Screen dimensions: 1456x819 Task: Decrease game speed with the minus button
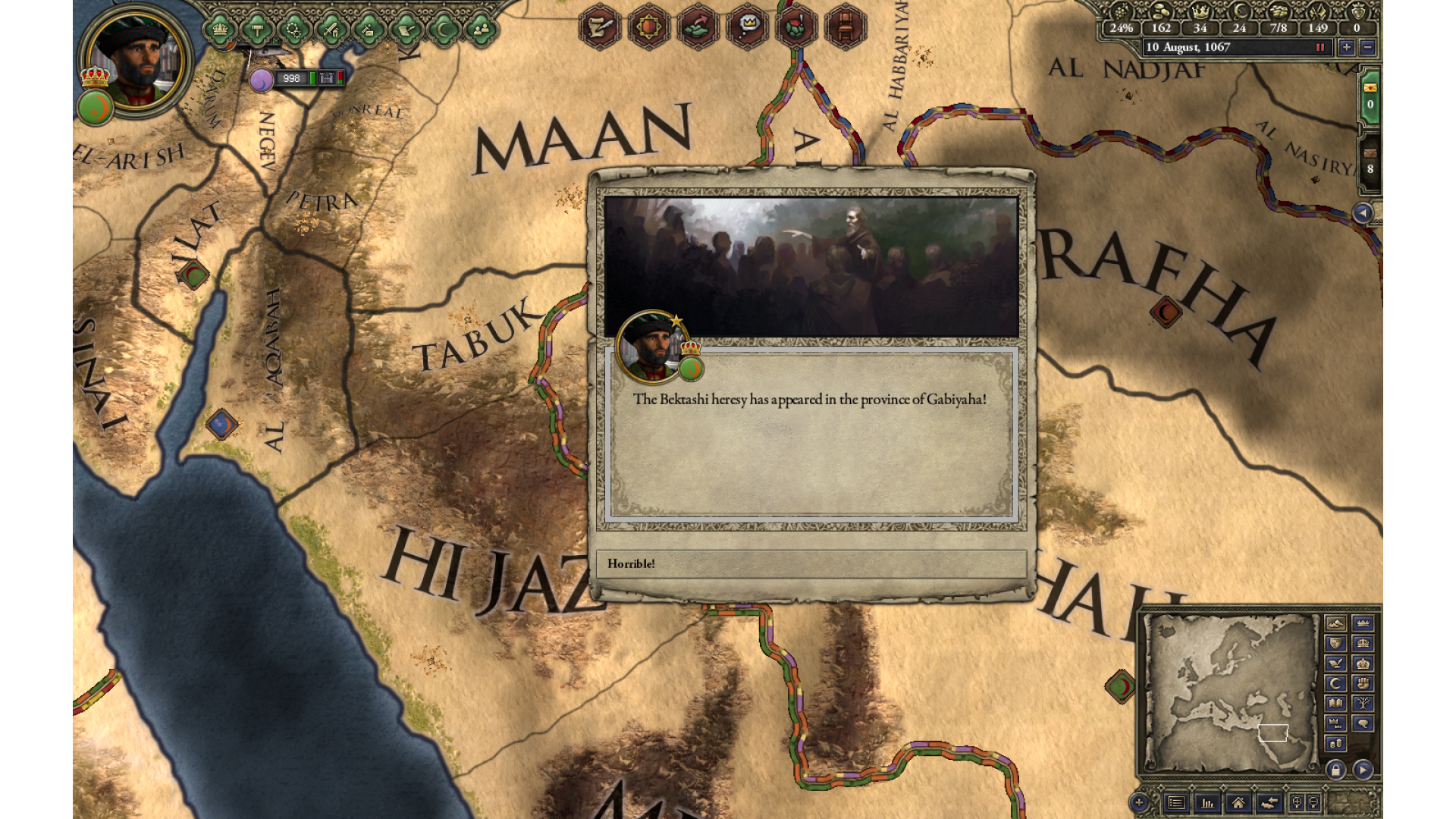tap(1367, 47)
